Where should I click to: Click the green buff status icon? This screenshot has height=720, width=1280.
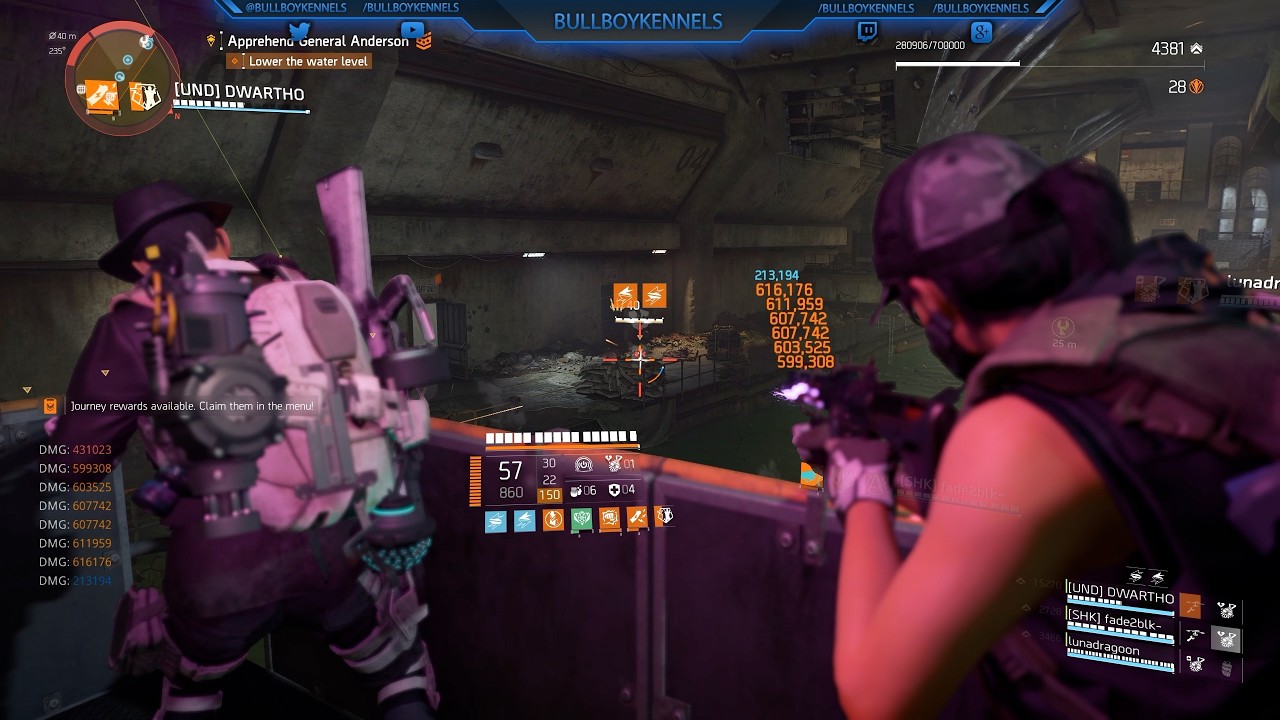point(581,519)
